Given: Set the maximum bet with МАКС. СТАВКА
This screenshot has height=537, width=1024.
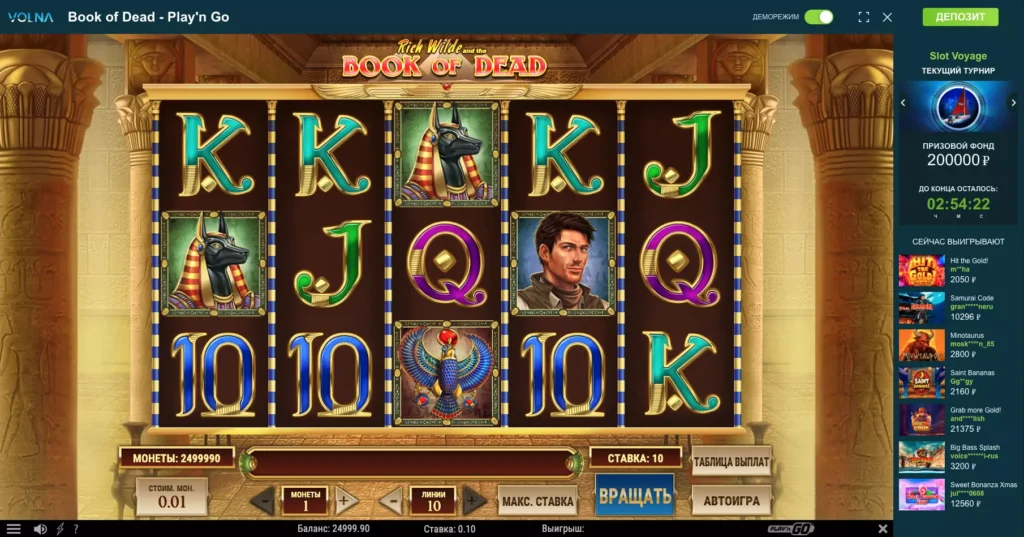Looking at the screenshot, I should pyautogui.click(x=537, y=500).
